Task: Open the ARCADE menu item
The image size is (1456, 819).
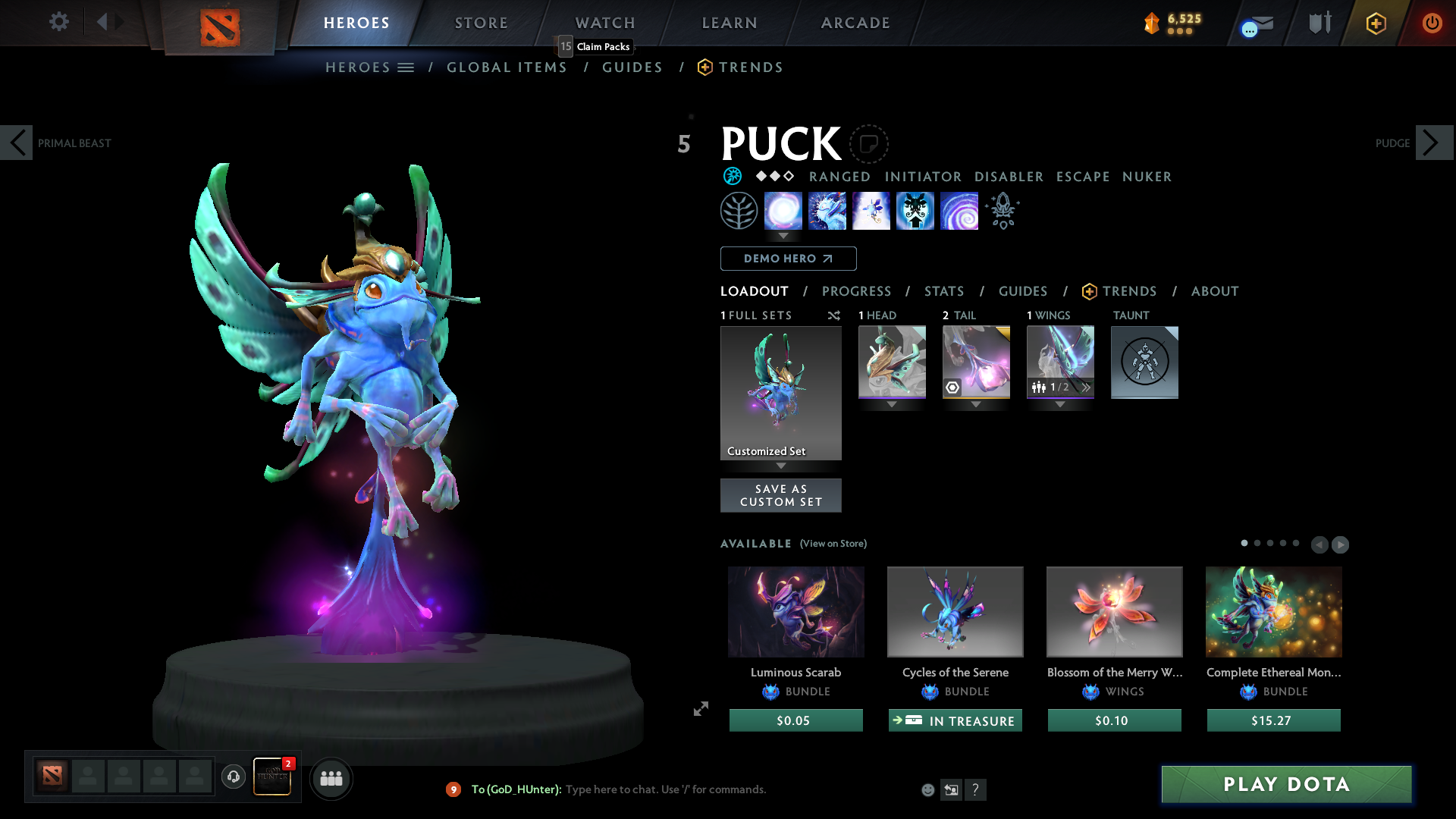Action: 855,23
